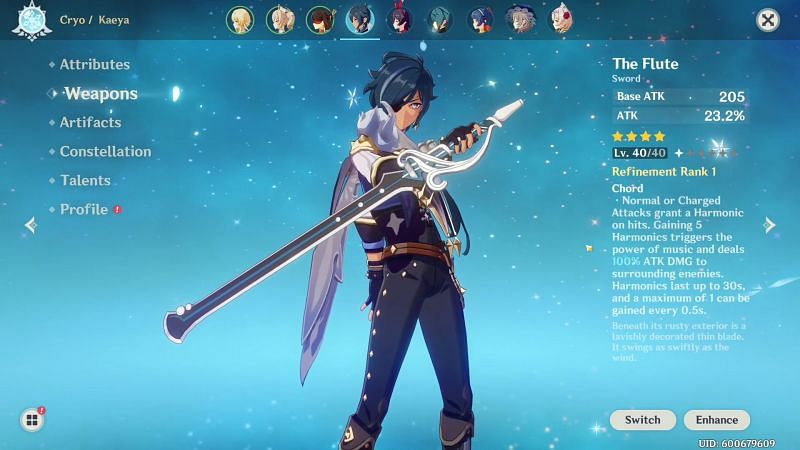Go to next character with right arrow
This screenshot has width=800, height=450.
click(770, 225)
